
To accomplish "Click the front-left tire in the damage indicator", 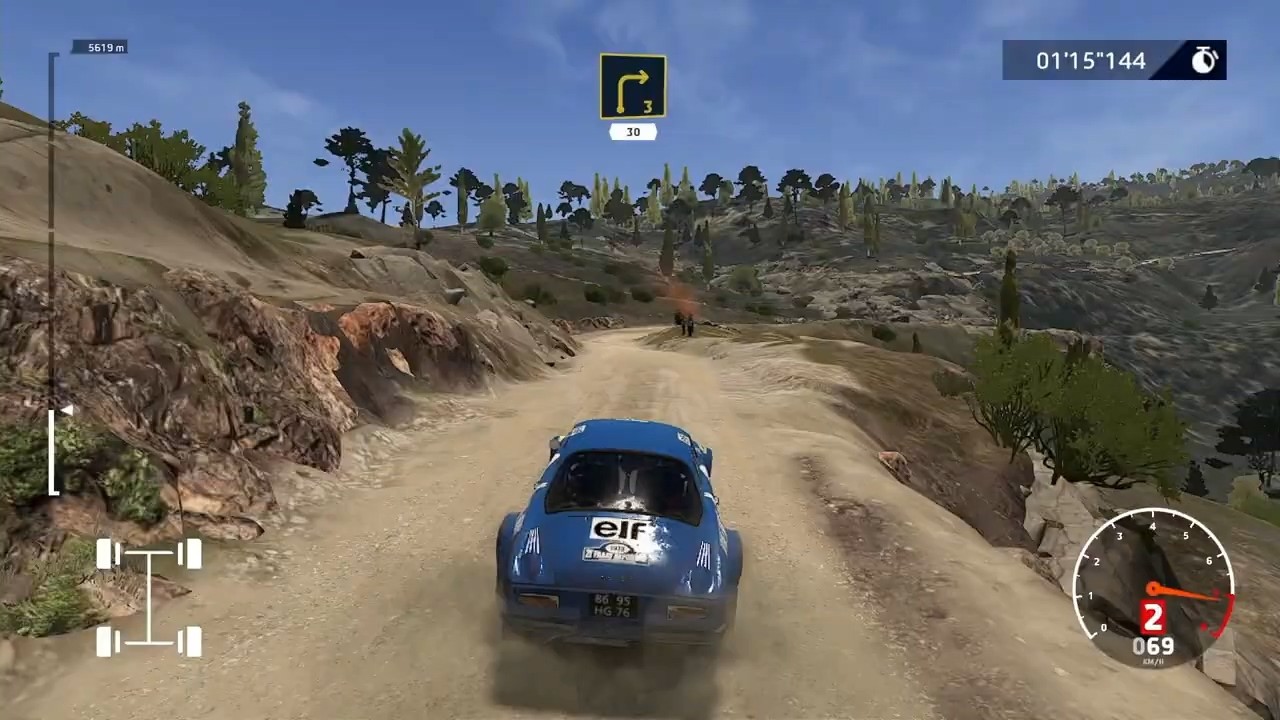I will pyautogui.click(x=106, y=552).
